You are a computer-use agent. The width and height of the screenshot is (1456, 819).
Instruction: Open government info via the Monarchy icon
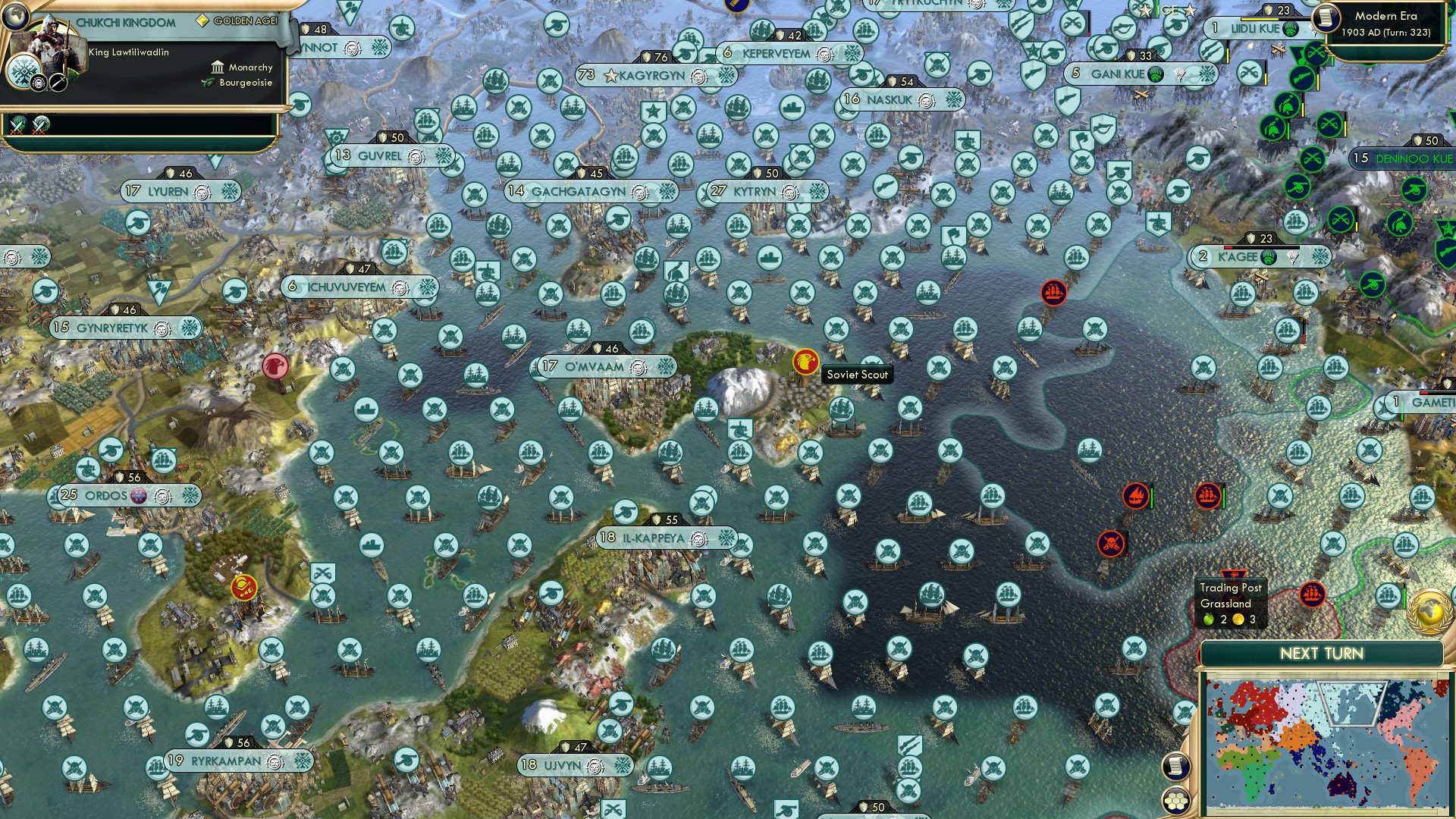pos(217,67)
